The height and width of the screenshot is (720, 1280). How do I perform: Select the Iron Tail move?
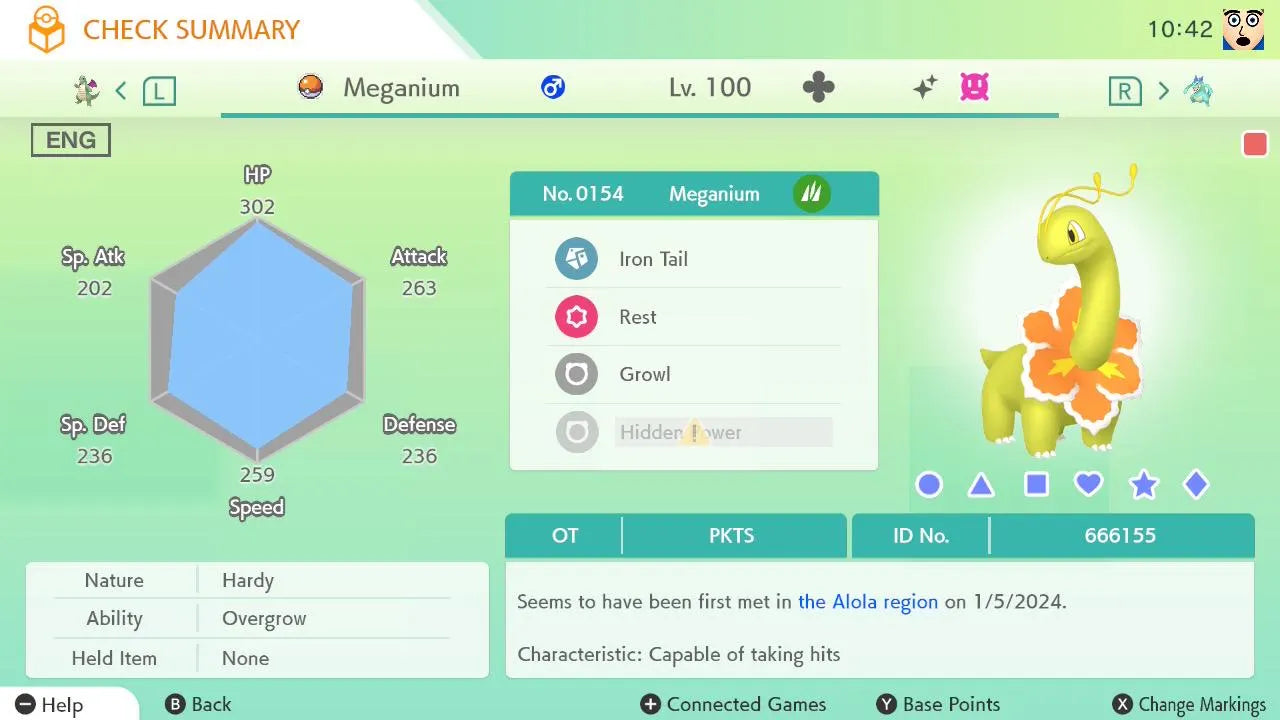(692, 259)
